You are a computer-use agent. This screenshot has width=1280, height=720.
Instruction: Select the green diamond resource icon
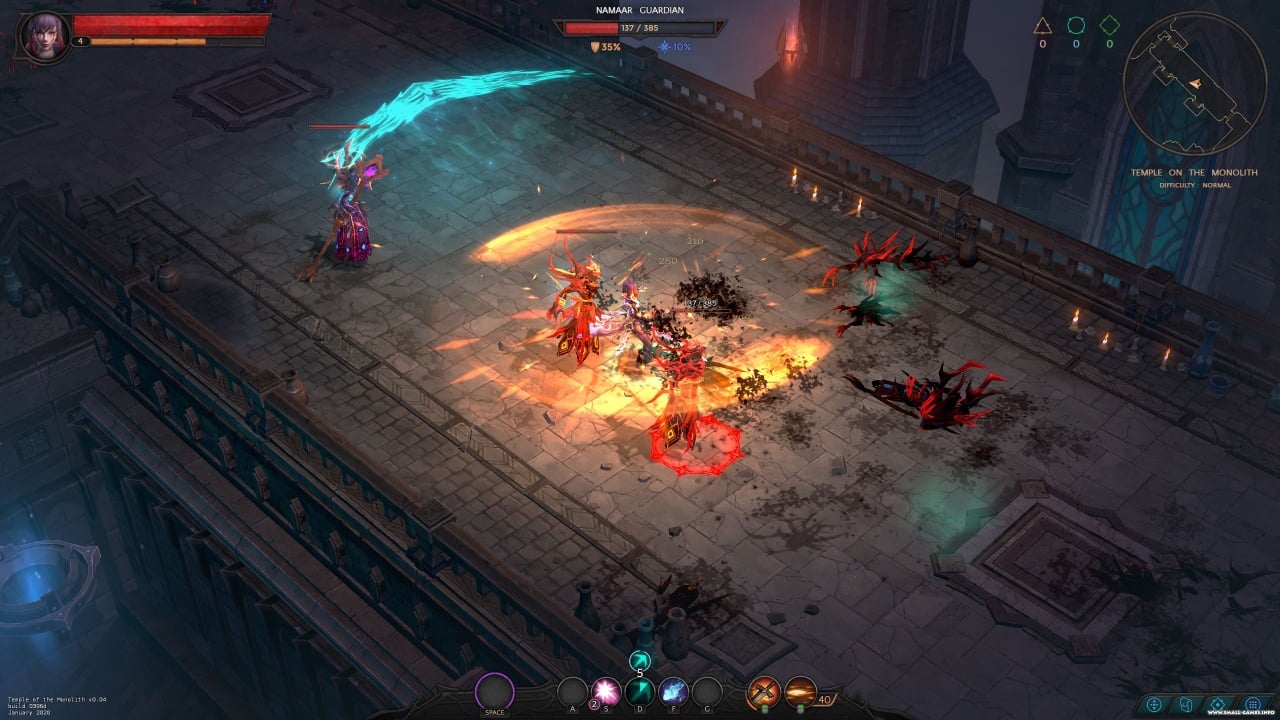point(1109,25)
